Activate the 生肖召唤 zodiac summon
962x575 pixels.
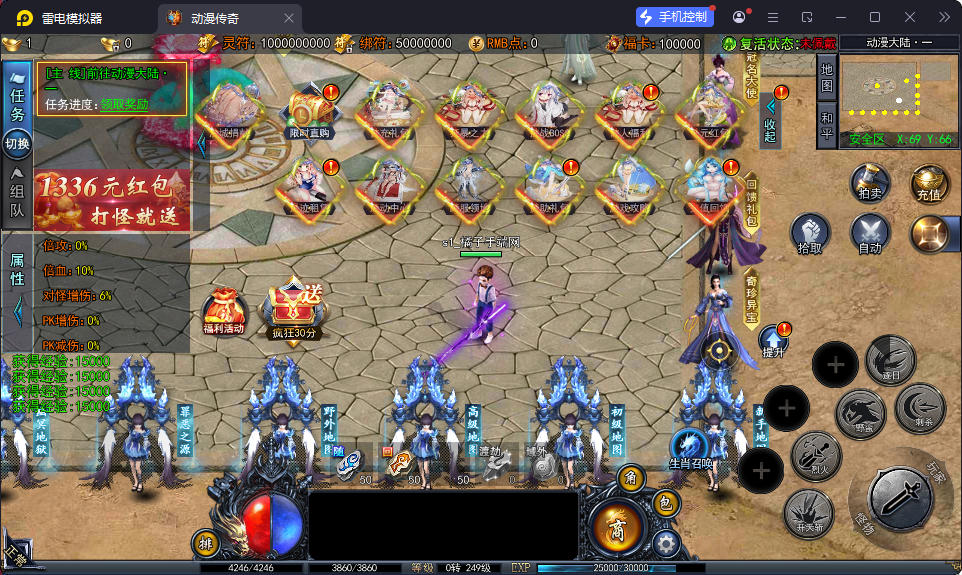(x=692, y=447)
